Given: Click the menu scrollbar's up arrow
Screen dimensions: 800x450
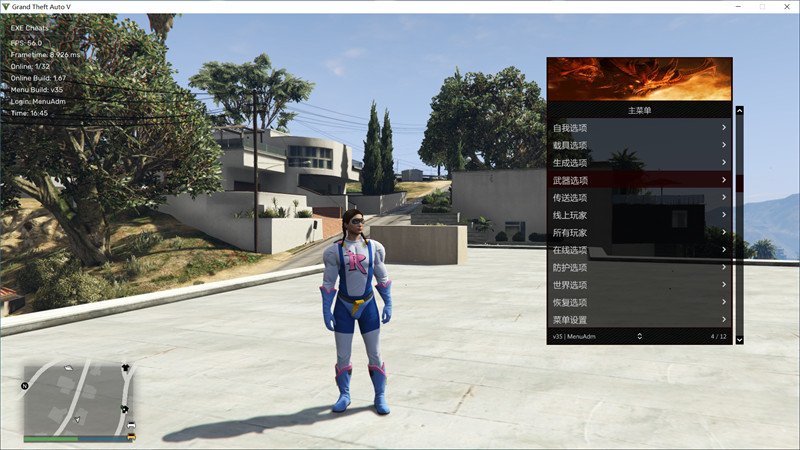Looking at the screenshot, I should (740, 110).
